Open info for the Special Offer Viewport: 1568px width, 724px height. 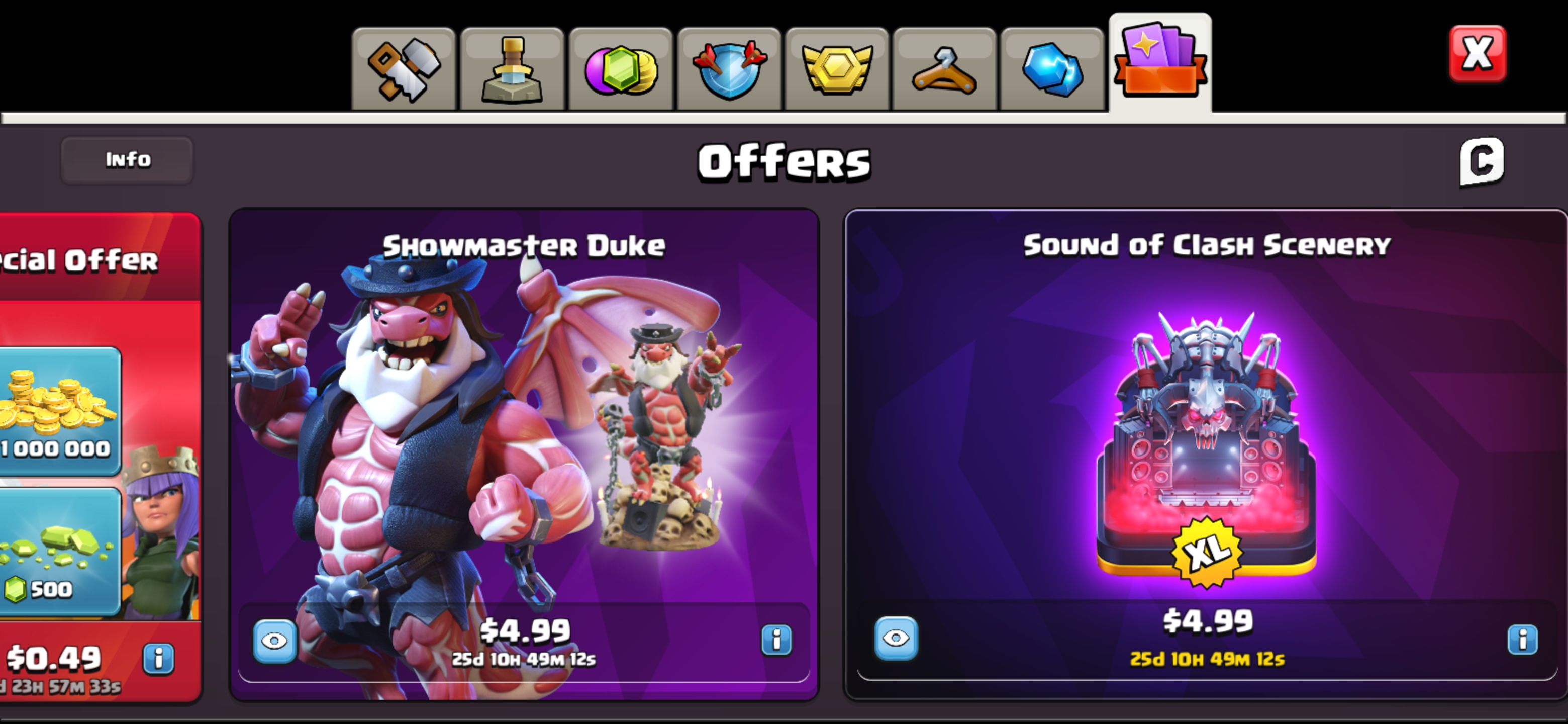pos(159,658)
